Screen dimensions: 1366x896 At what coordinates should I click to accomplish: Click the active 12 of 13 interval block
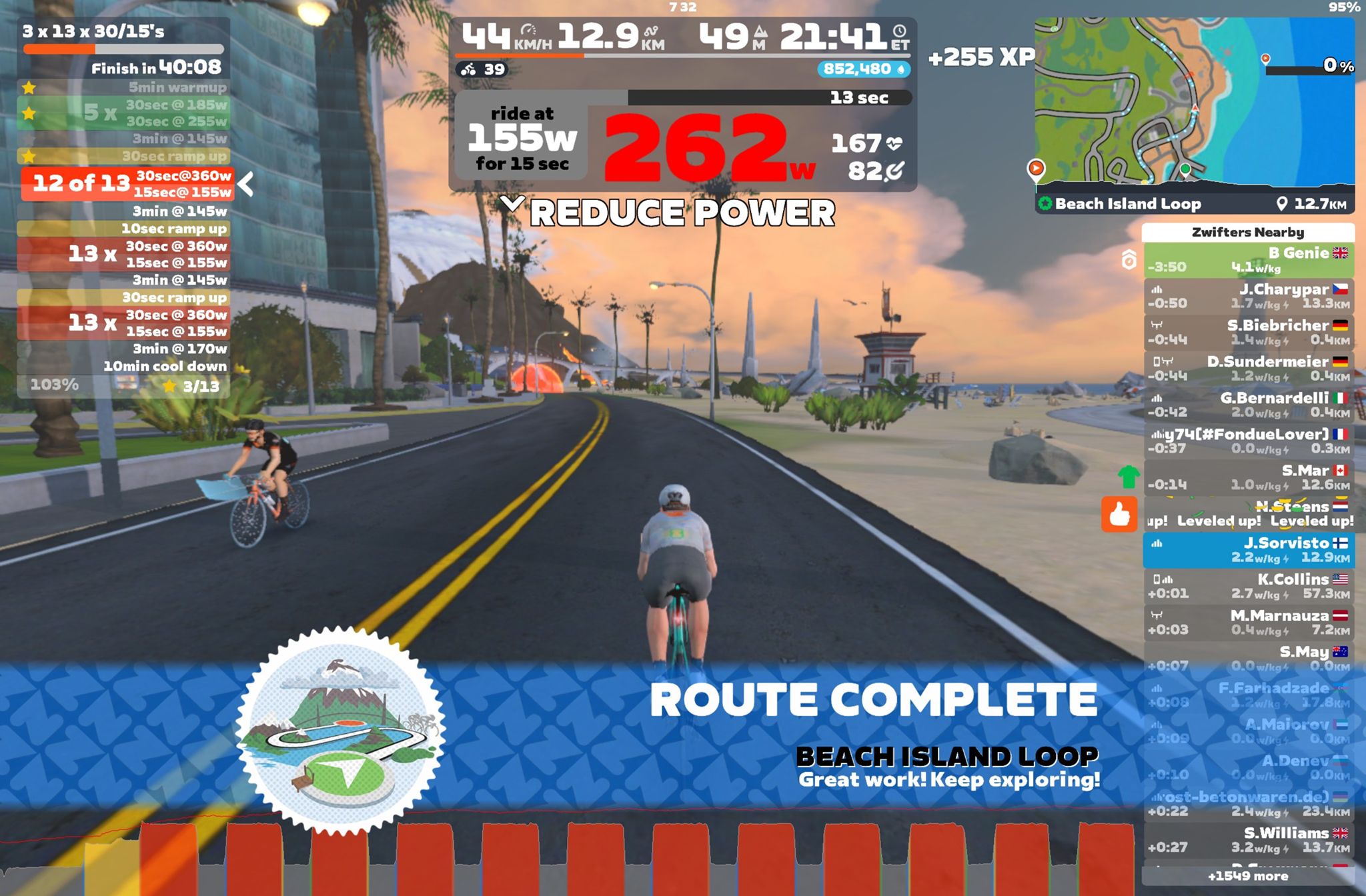(127, 184)
